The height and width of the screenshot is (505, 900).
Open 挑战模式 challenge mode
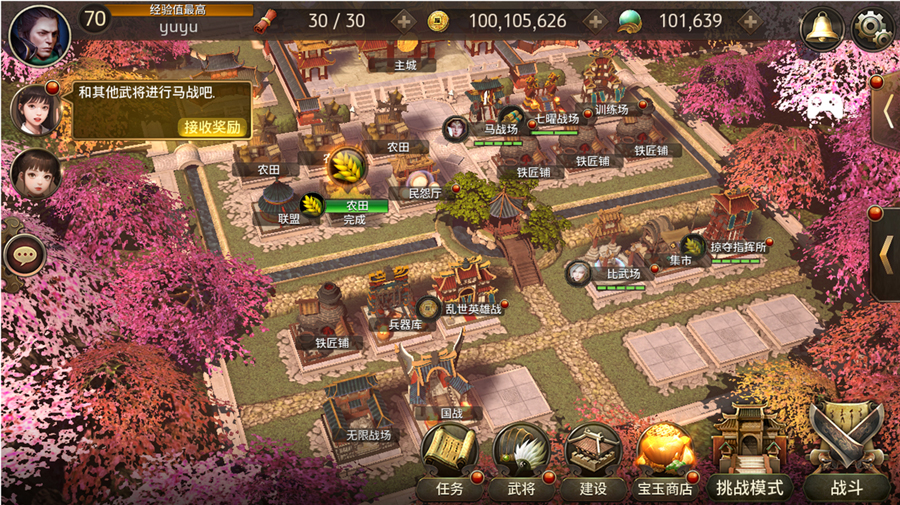(749, 462)
